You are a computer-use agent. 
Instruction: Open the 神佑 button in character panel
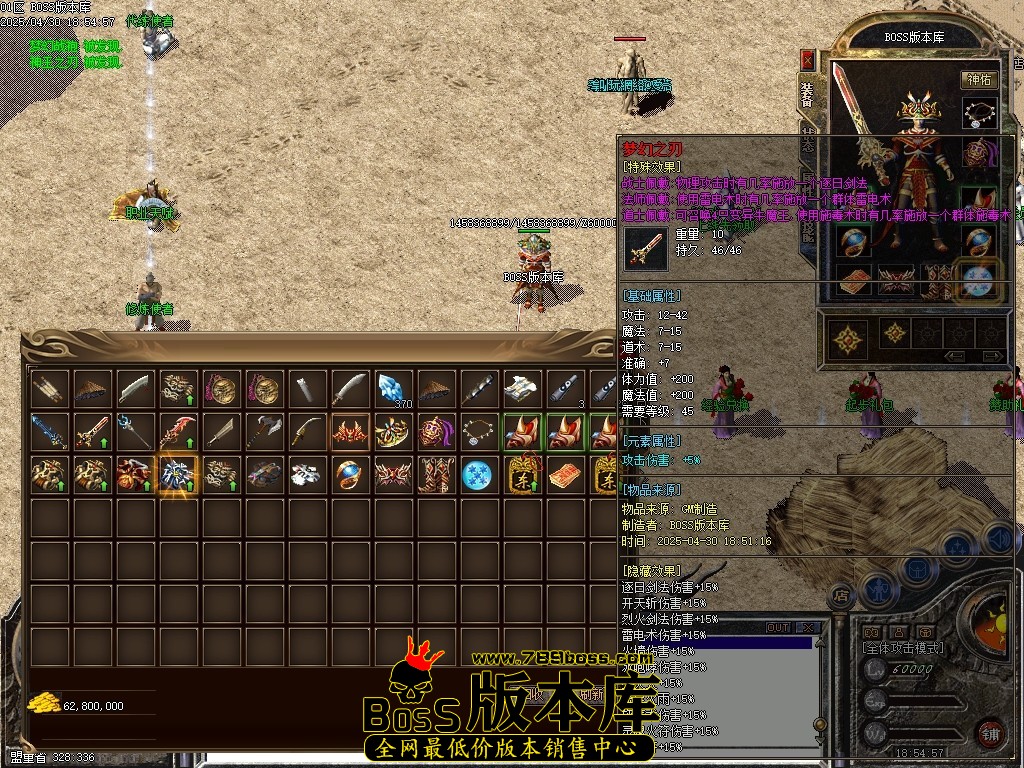coord(979,80)
